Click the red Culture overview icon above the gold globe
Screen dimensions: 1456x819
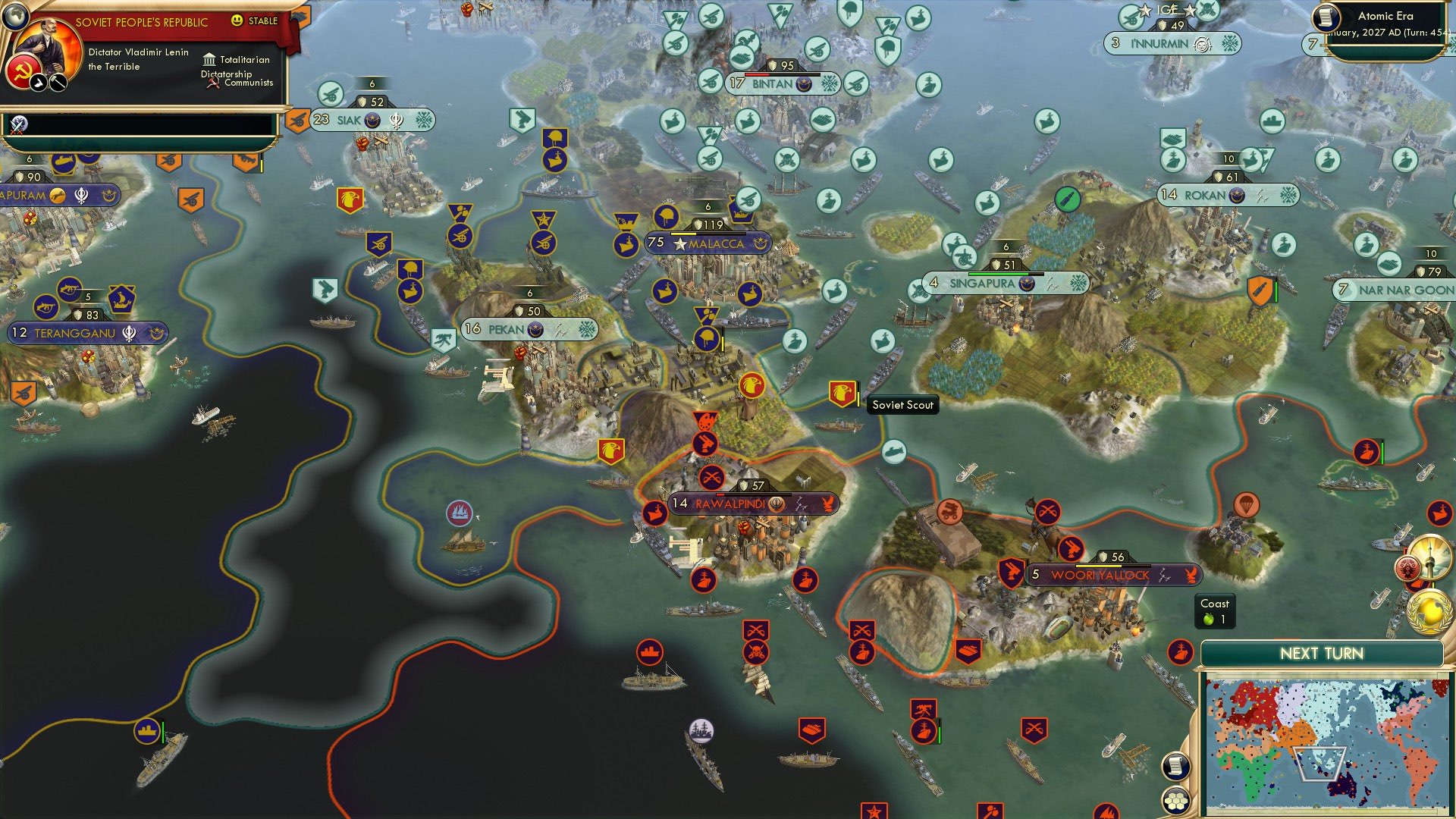point(1407,567)
